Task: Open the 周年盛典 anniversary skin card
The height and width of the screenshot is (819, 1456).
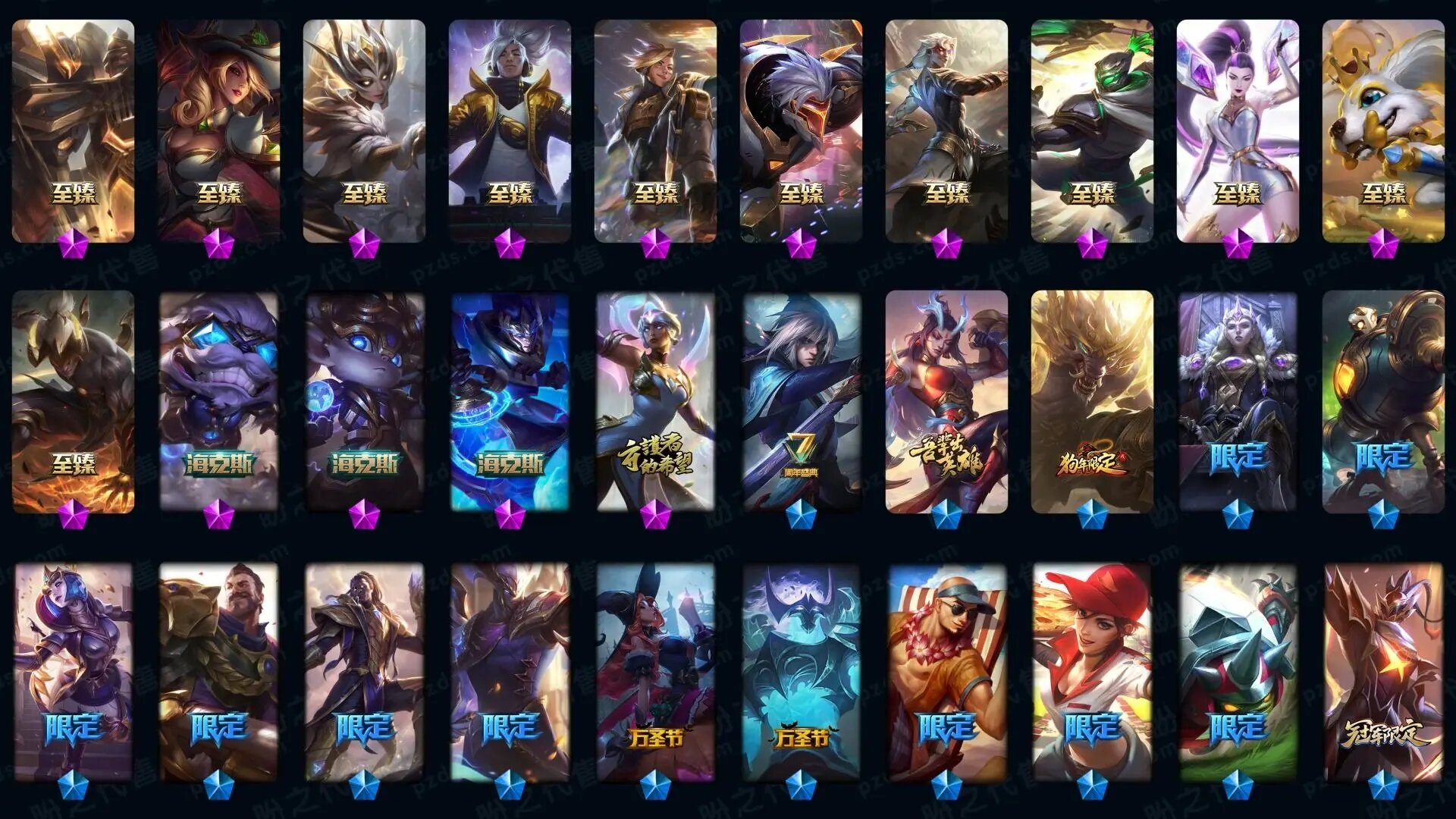Action: tap(801, 402)
